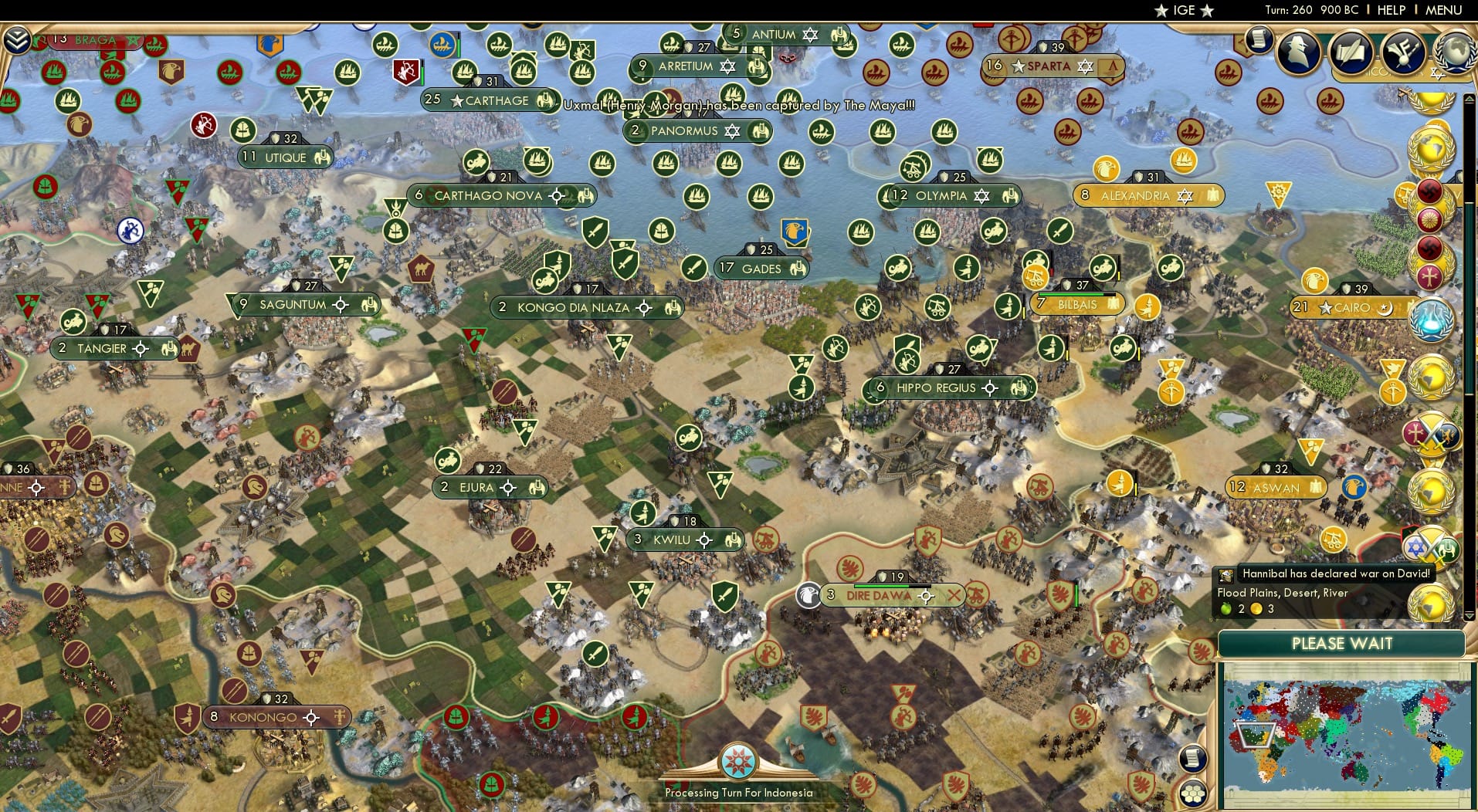Viewport: 1478px width, 812px height.
Task: Click the Star of David religion icon on Alexandria's banner
Action: pyautogui.click(x=1185, y=196)
